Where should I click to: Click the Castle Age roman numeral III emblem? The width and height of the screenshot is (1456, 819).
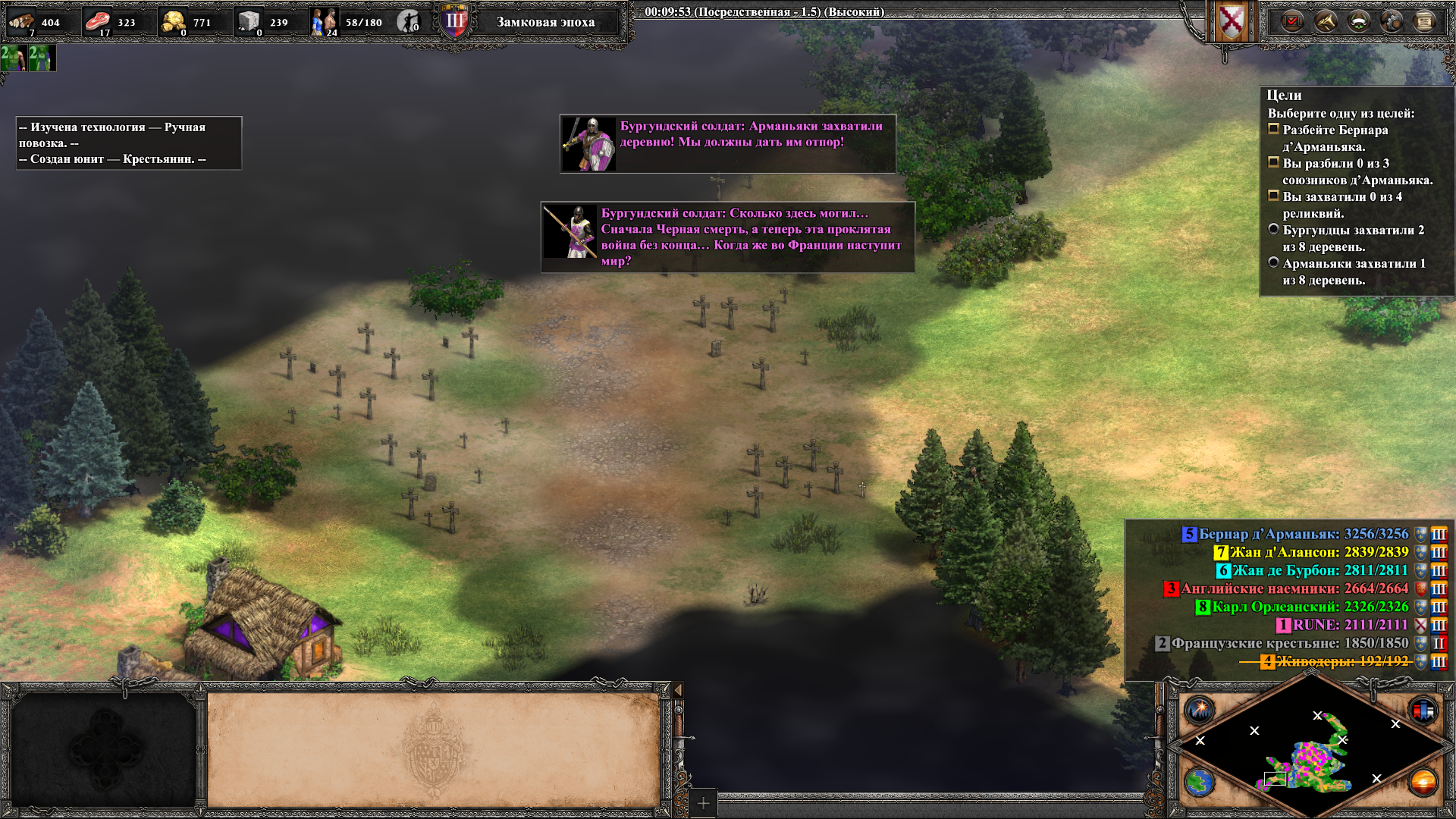[455, 21]
